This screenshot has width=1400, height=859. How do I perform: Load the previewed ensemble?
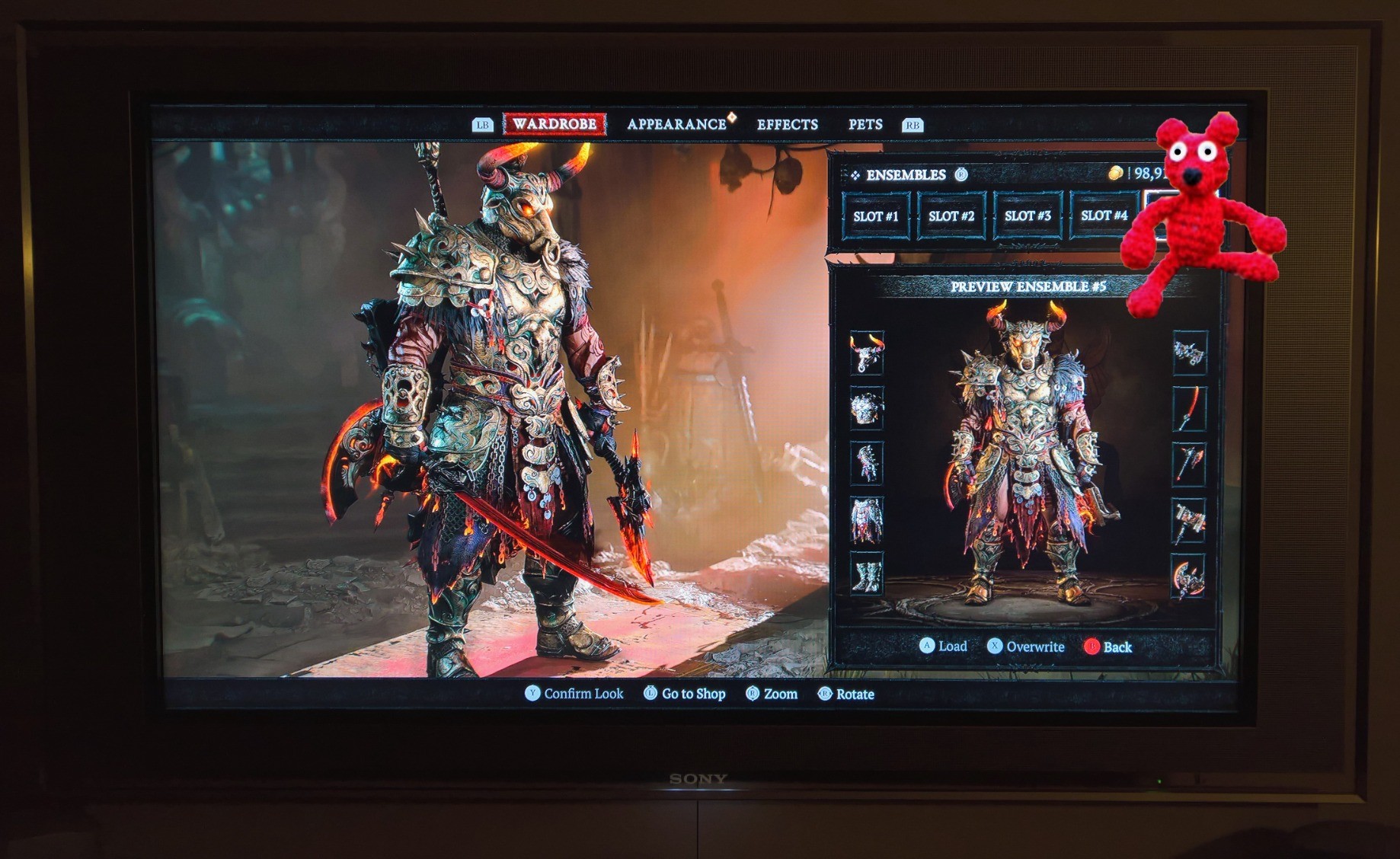tap(944, 647)
